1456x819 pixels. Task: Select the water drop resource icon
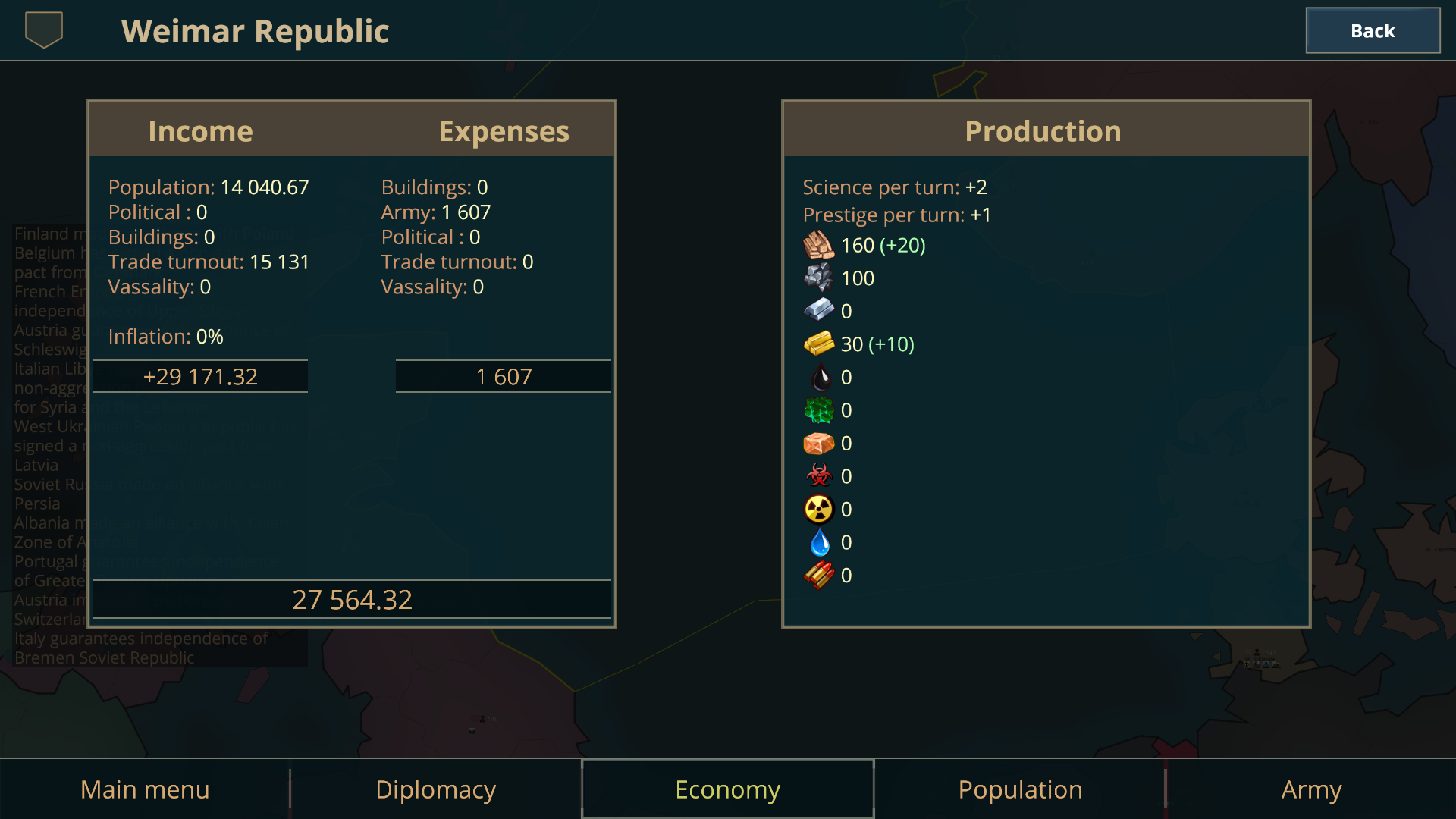[x=819, y=542]
